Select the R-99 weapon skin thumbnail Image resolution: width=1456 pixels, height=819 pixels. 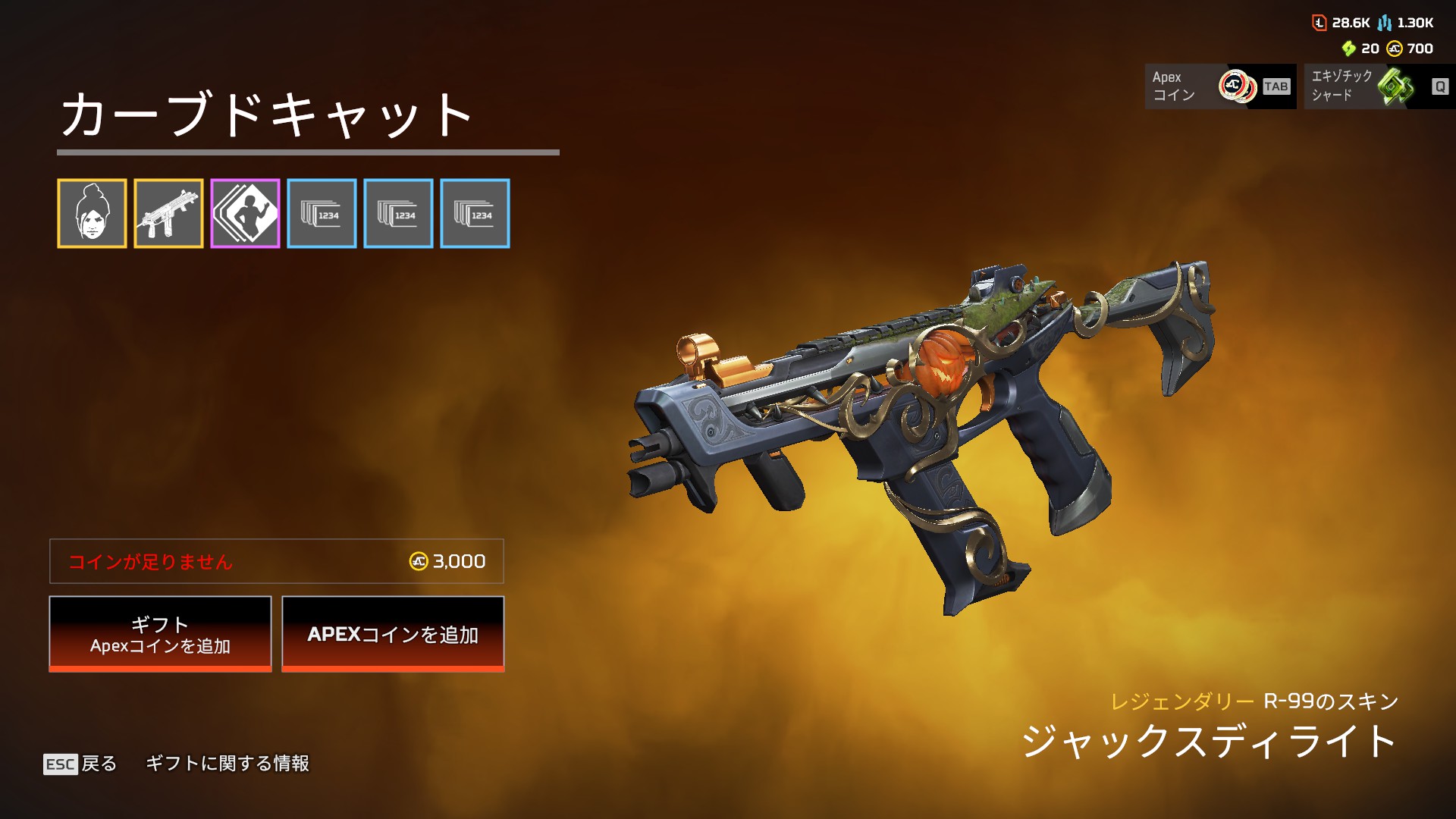(x=168, y=214)
